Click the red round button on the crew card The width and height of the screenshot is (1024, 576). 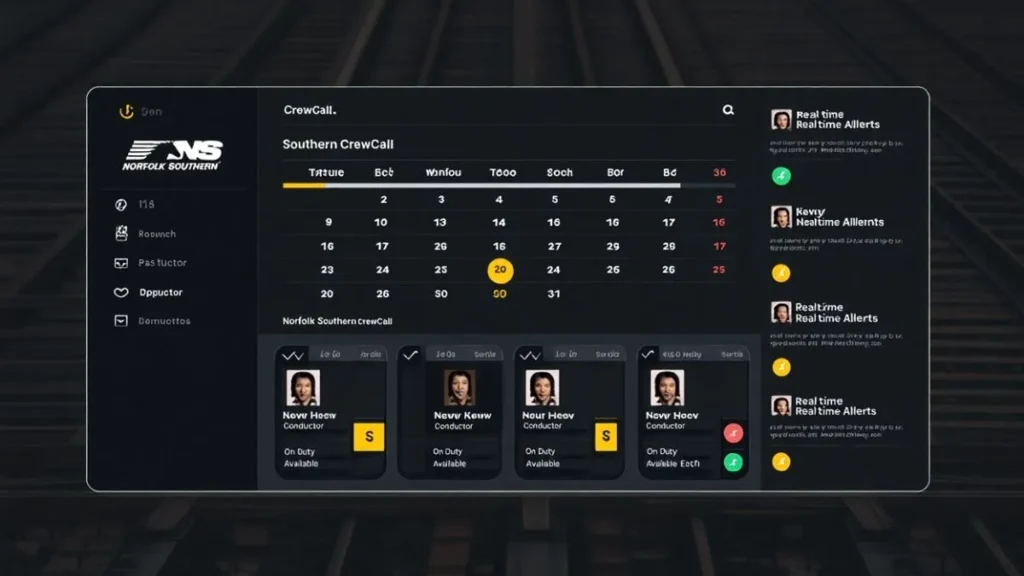click(x=733, y=433)
